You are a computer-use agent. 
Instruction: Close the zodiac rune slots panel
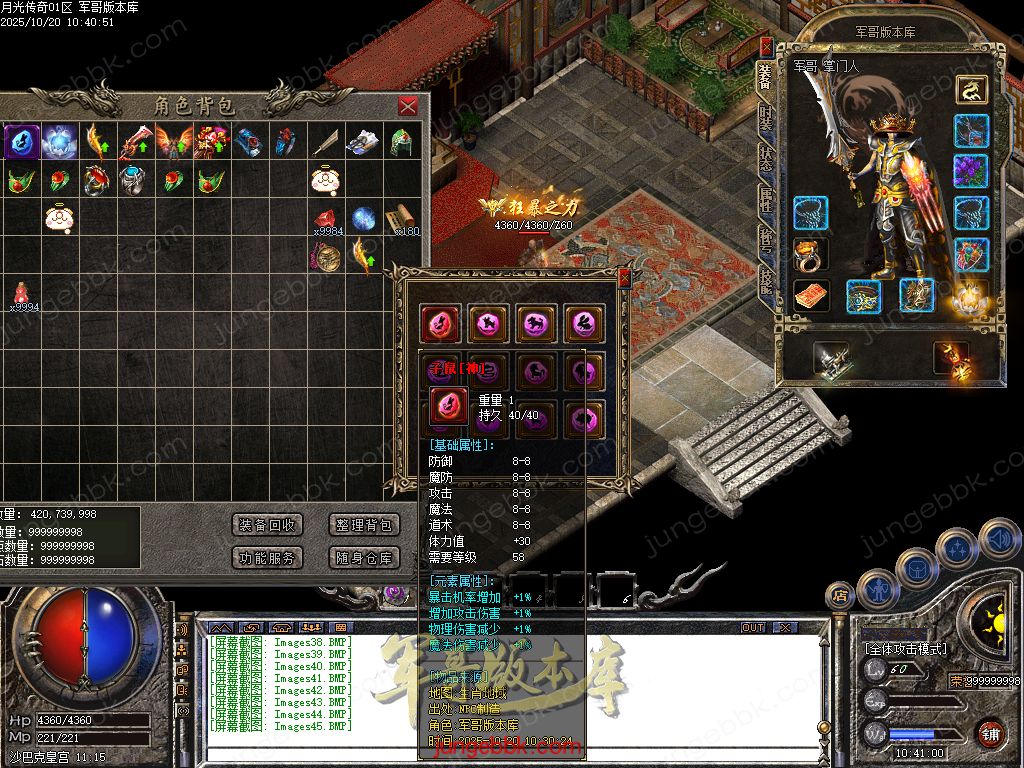[625, 279]
